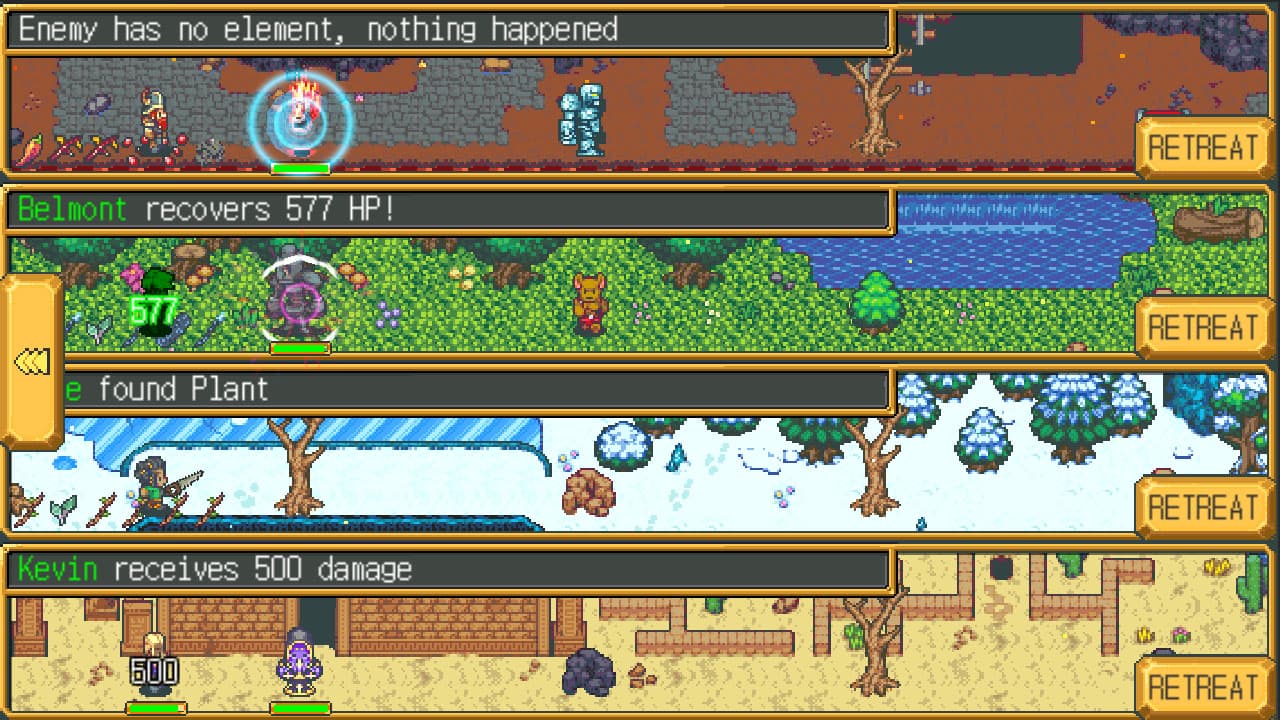Retreat from the desert battle
Image resolution: width=1280 pixels, height=720 pixels.
point(1204,688)
